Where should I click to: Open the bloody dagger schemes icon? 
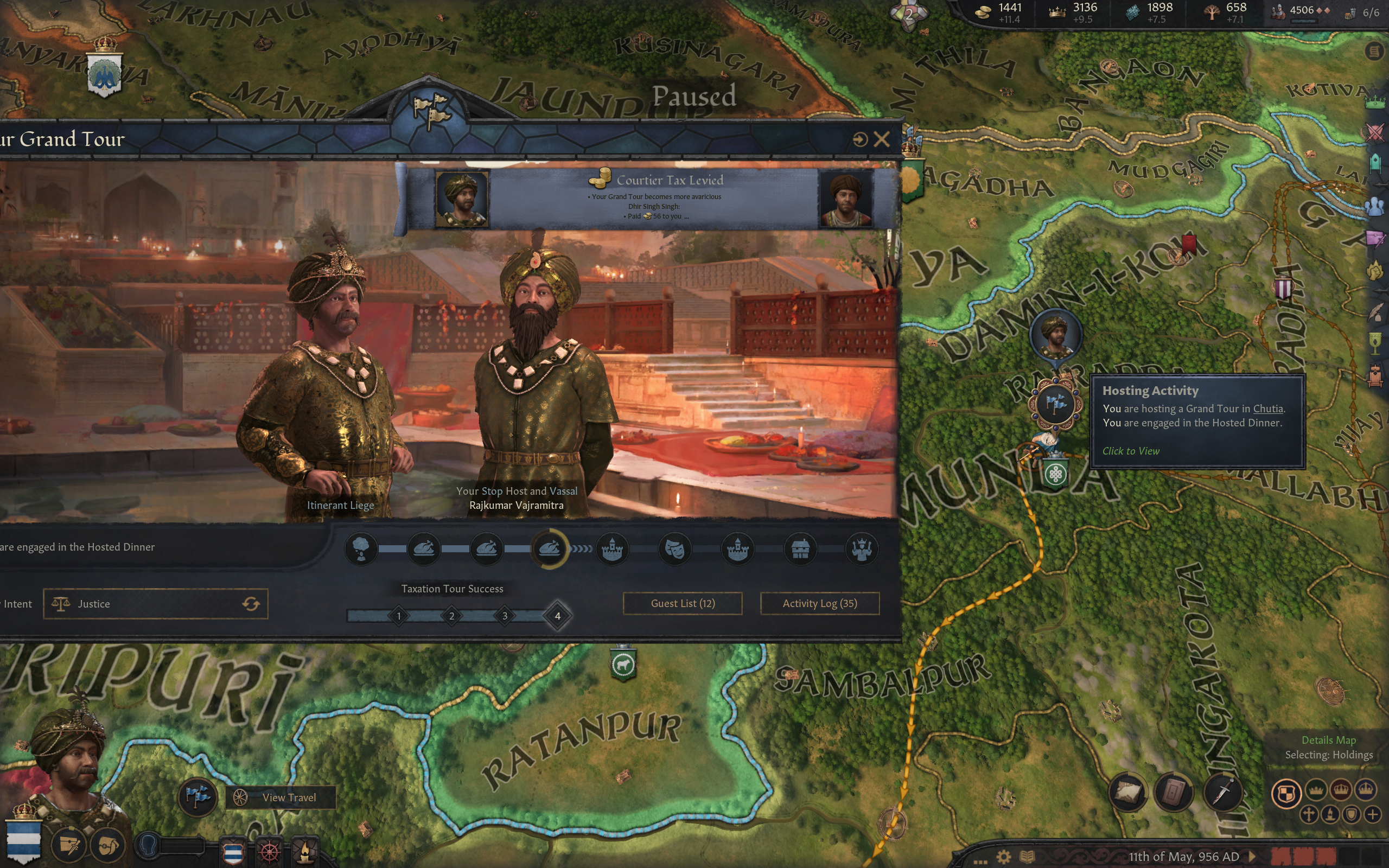pyautogui.click(x=1222, y=793)
